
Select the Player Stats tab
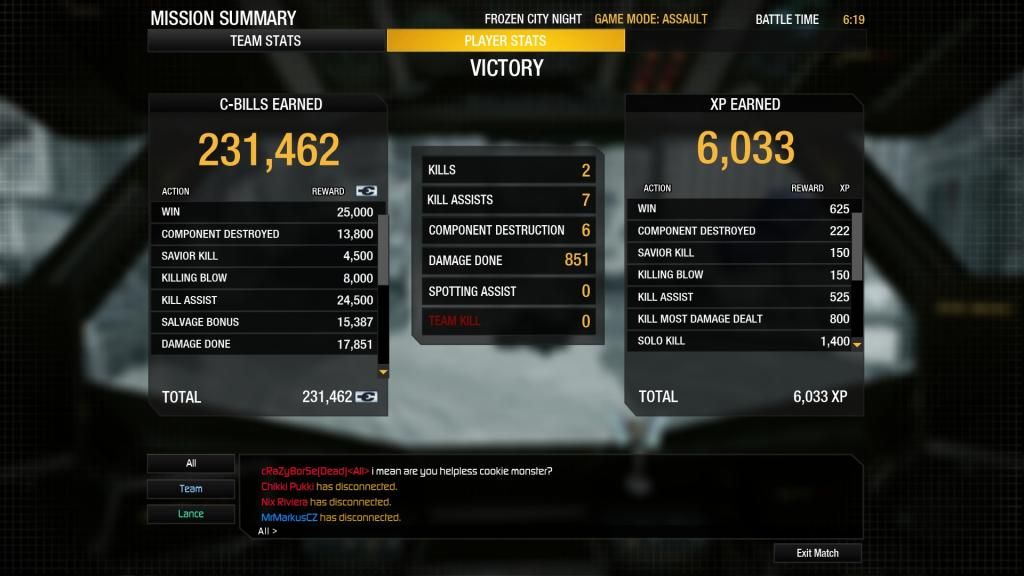click(x=505, y=41)
